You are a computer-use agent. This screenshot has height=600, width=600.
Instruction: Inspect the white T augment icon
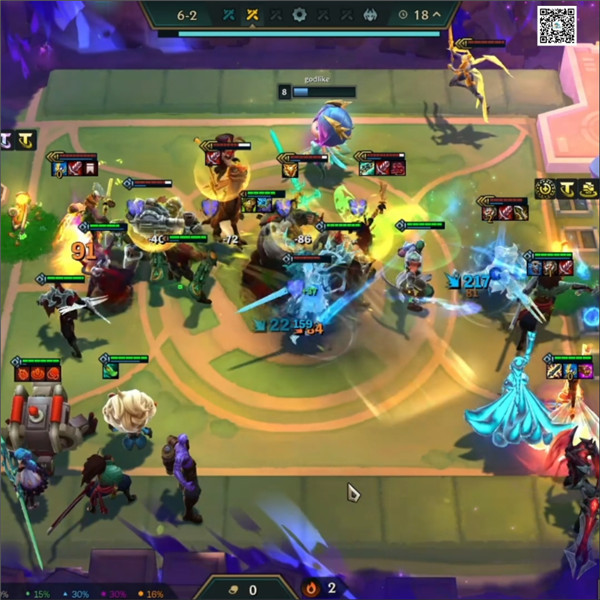pyautogui.click(x=6, y=141)
